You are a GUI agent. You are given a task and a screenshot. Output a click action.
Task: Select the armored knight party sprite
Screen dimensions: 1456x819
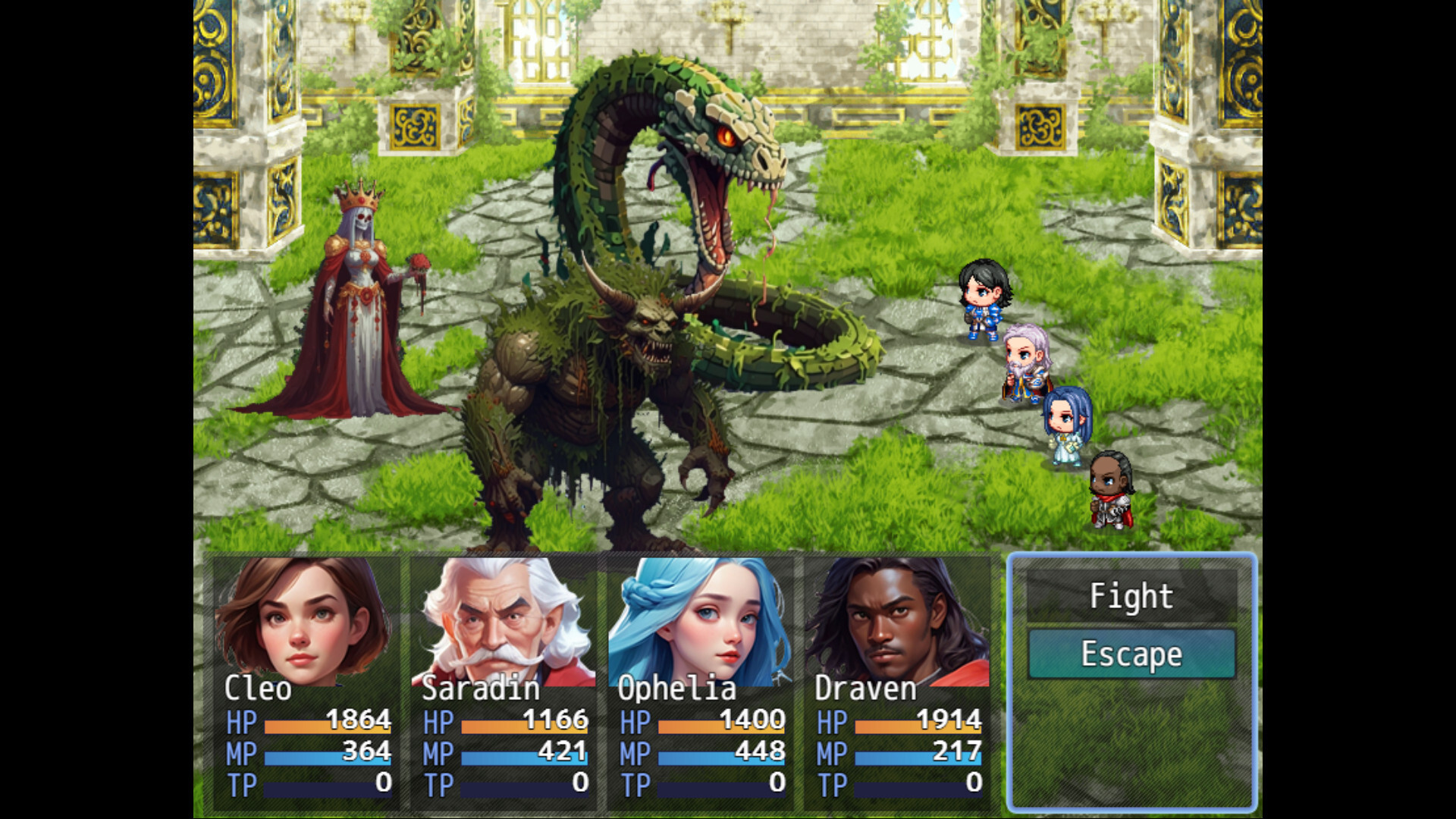point(1111,493)
